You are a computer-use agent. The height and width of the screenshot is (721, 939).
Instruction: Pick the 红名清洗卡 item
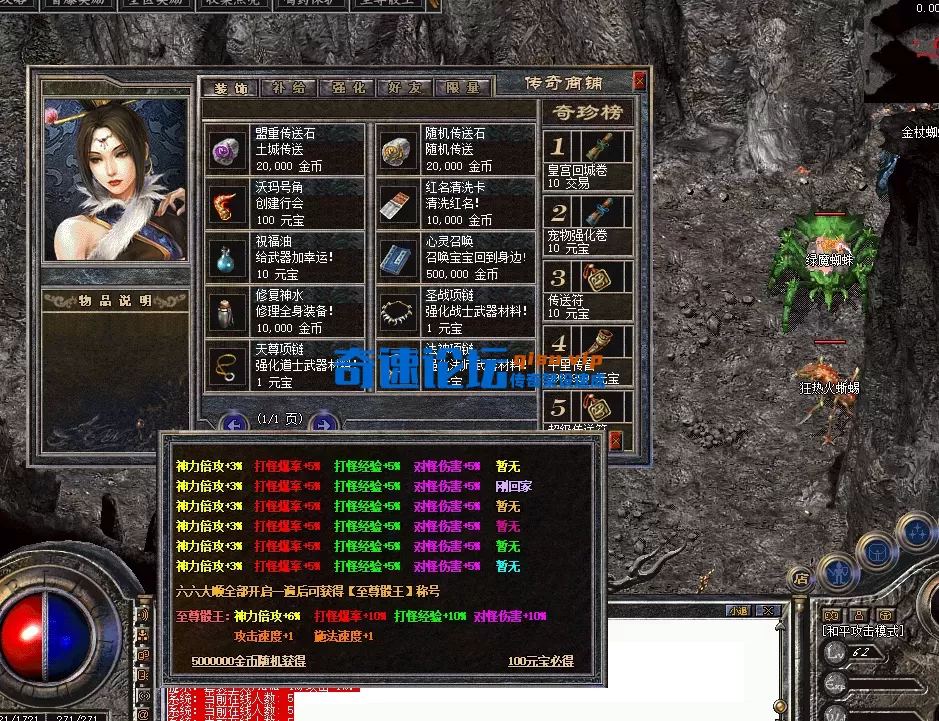[x=456, y=204]
